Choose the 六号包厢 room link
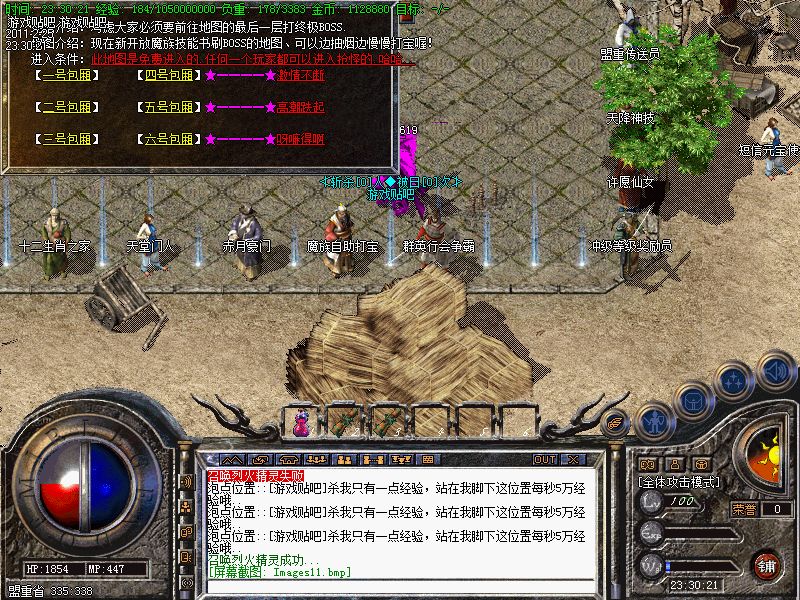This screenshot has width=800, height=600. pos(168,139)
